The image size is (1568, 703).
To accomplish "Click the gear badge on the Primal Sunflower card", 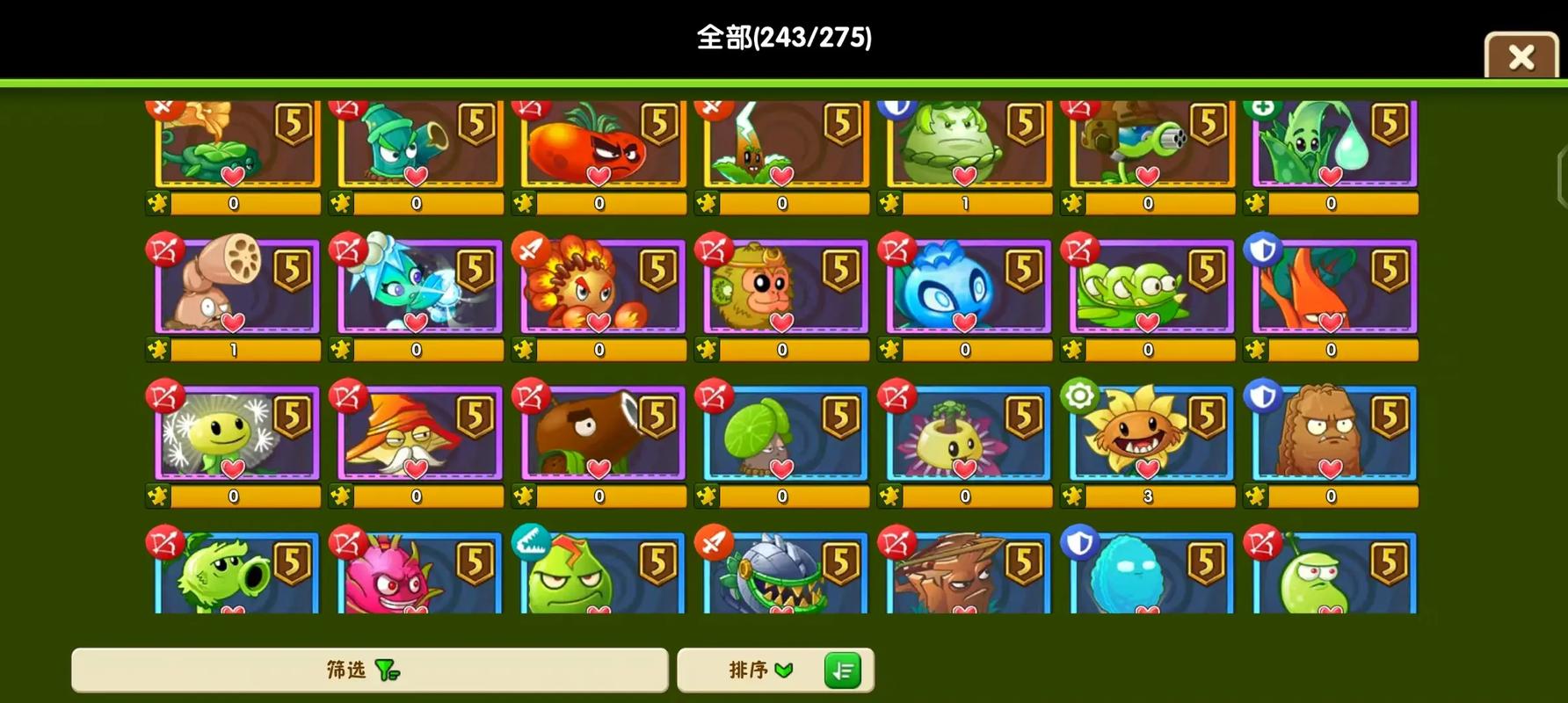I will click(1078, 395).
